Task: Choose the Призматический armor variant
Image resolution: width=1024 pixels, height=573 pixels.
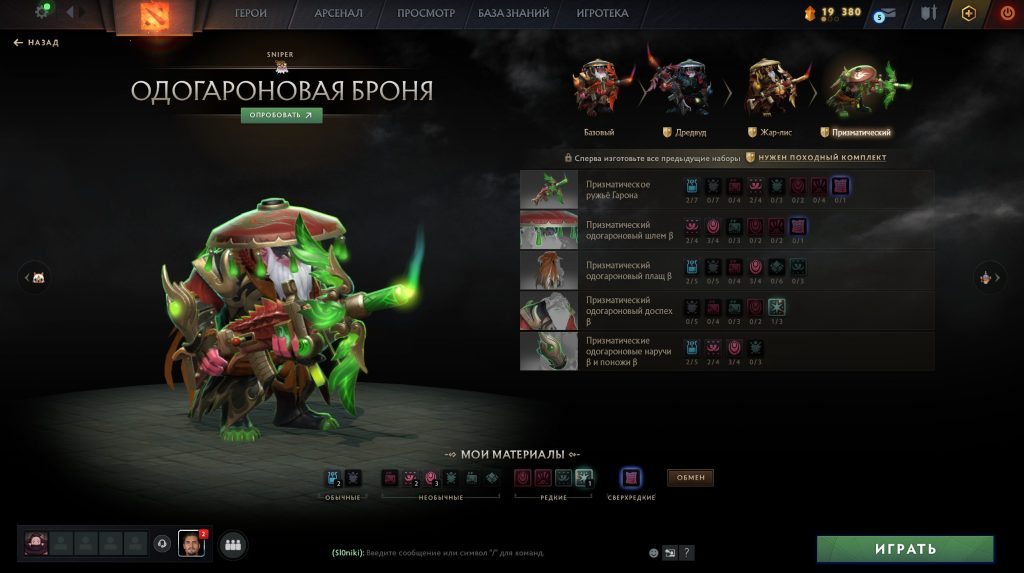Action: pyautogui.click(x=856, y=92)
